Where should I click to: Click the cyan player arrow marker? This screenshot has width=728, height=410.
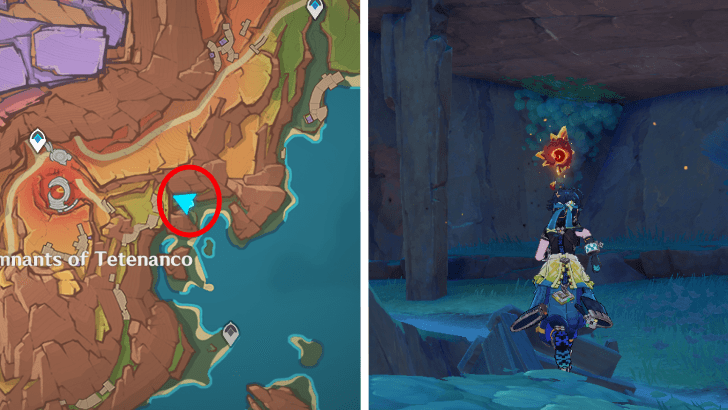tap(185, 204)
